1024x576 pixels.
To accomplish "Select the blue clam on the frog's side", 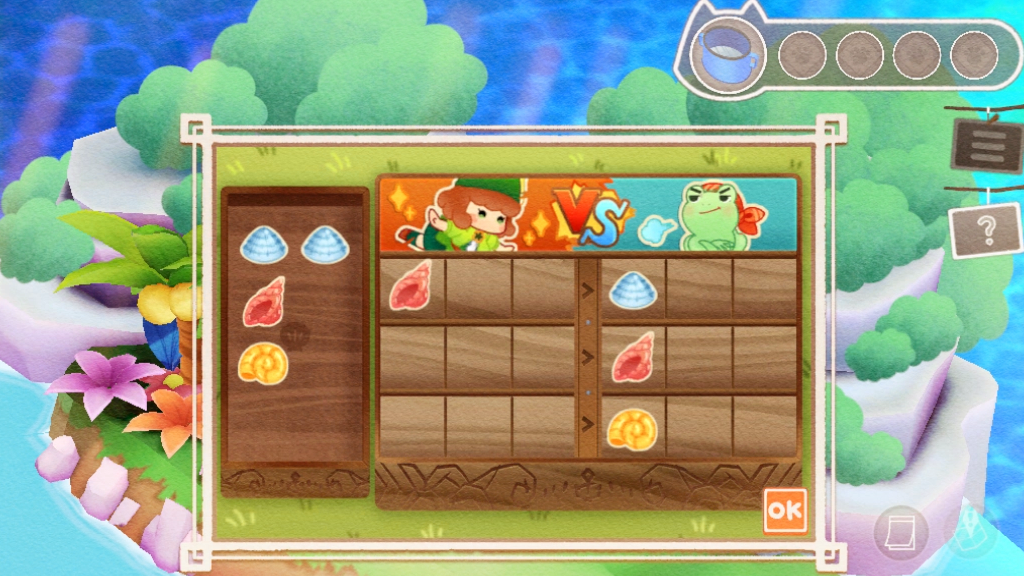I will (x=632, y=289).
